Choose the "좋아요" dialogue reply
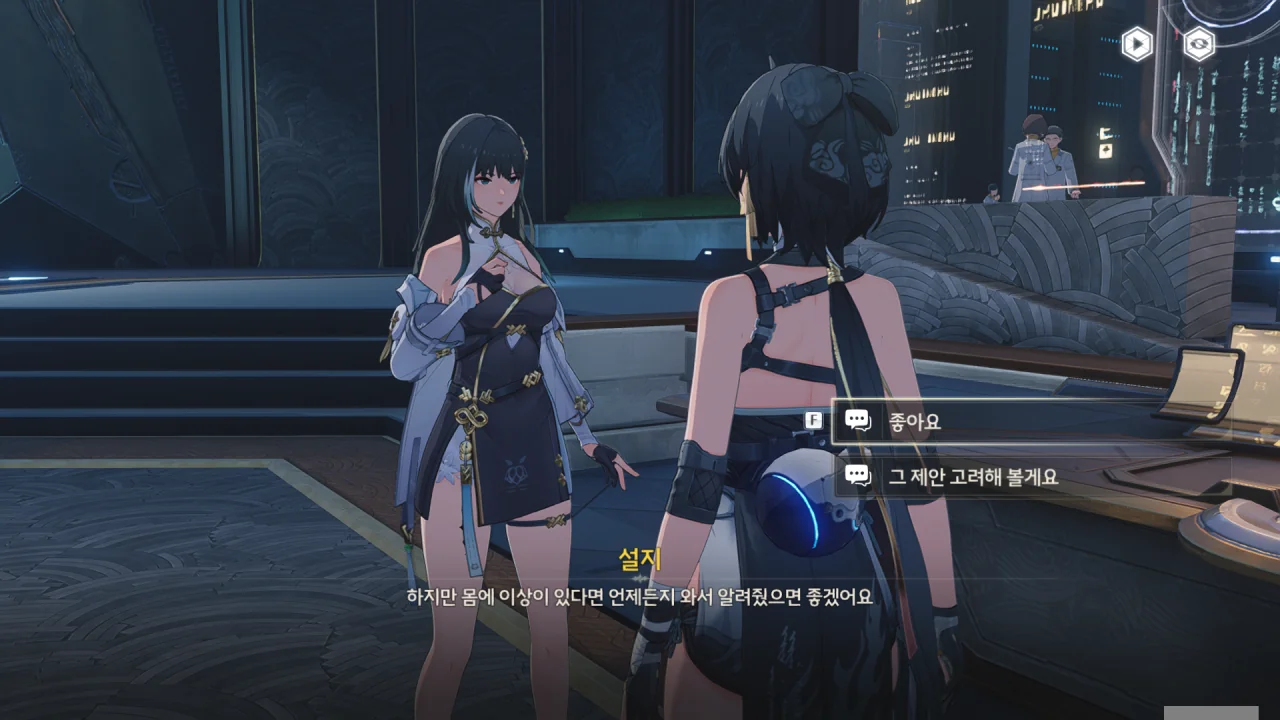The width and height of the screenshot is (1280, 720). click(x=1000, y=421)
